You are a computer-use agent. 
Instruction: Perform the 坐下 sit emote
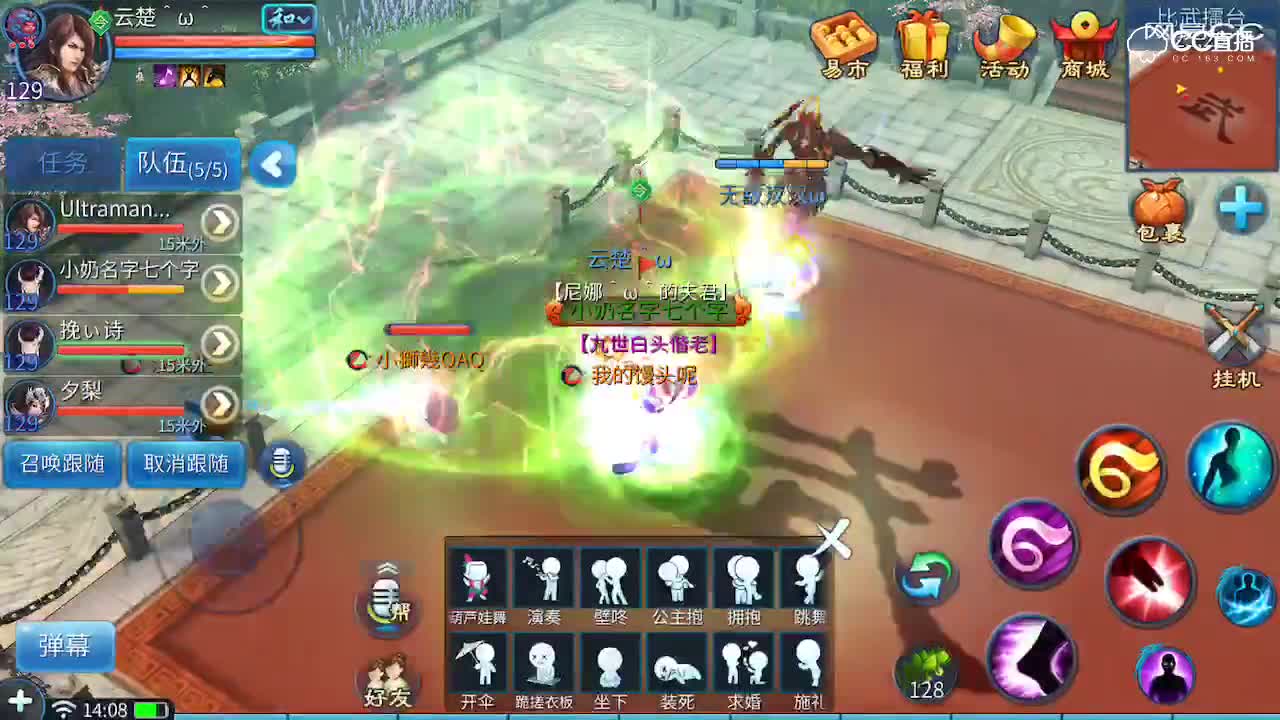(x=610, y=670)
